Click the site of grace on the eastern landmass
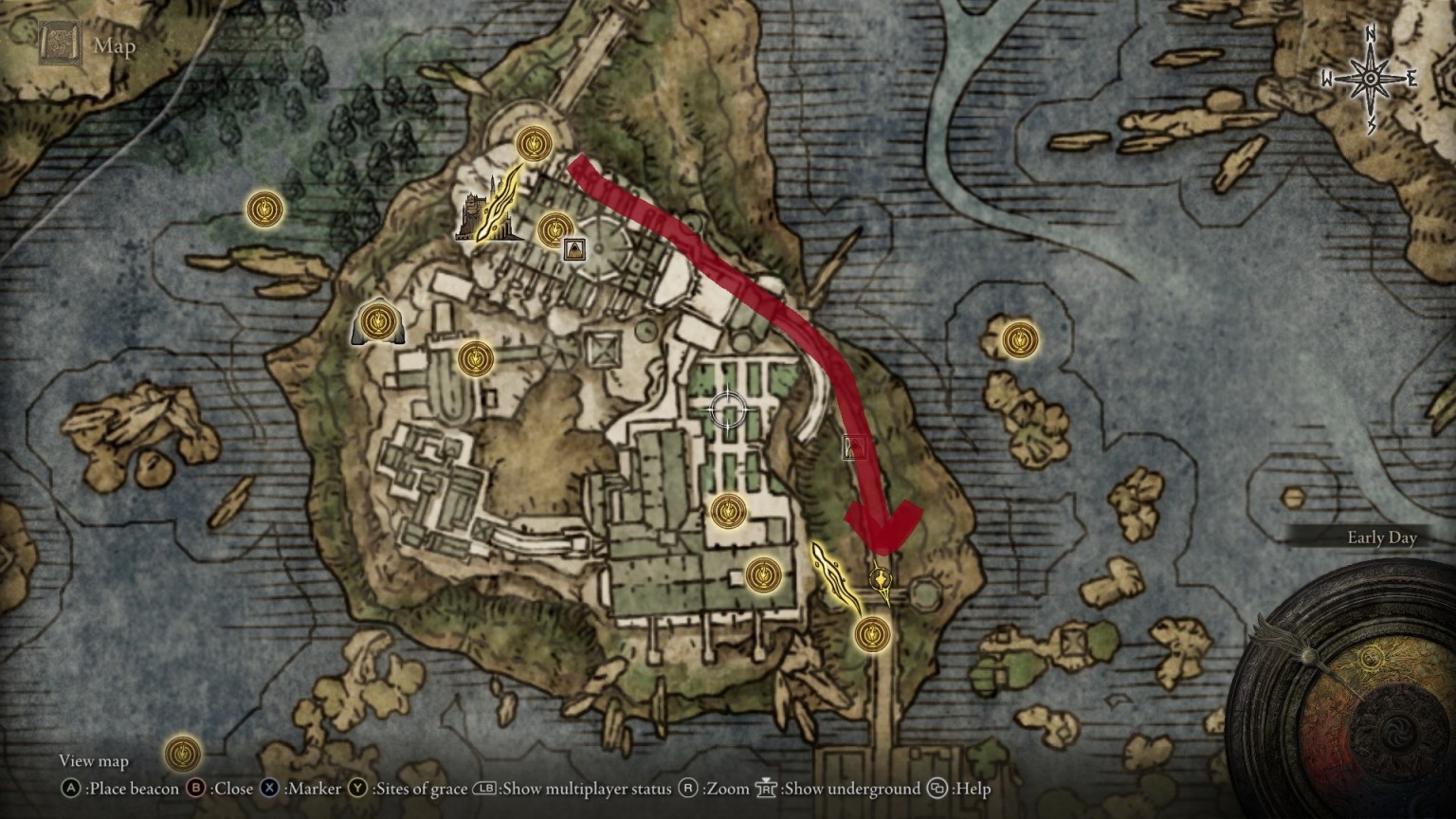 click(1022, 339)
